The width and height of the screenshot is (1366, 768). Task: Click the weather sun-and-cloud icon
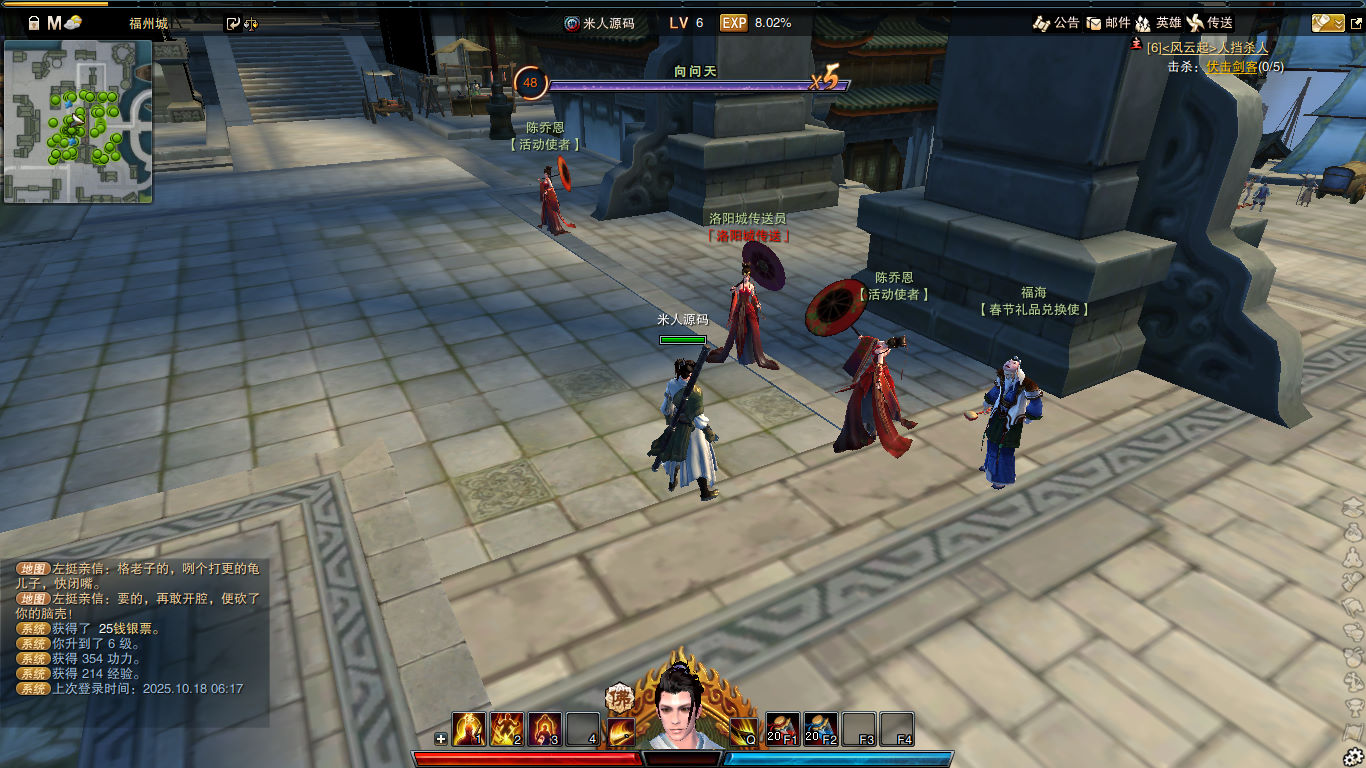[73, 23]
